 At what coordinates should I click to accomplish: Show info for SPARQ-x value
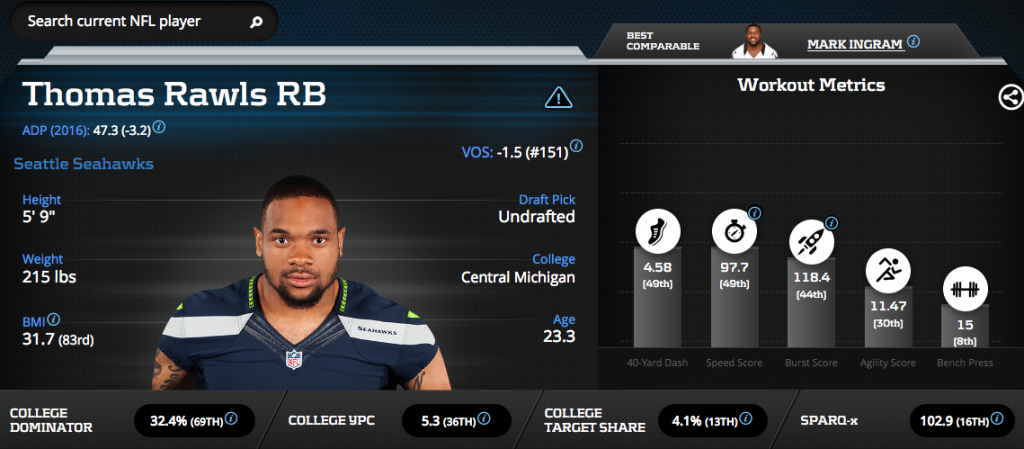[x=994, y=419]
